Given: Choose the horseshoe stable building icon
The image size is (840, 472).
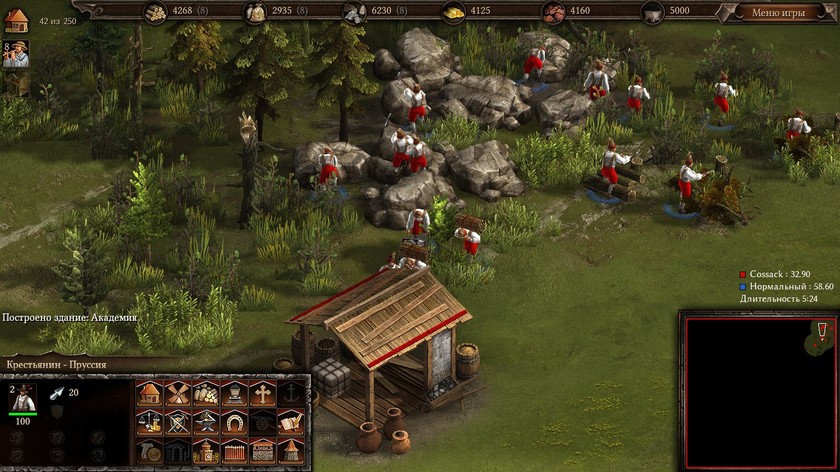Looking at the screenshot, I should (x=234, y=422).
